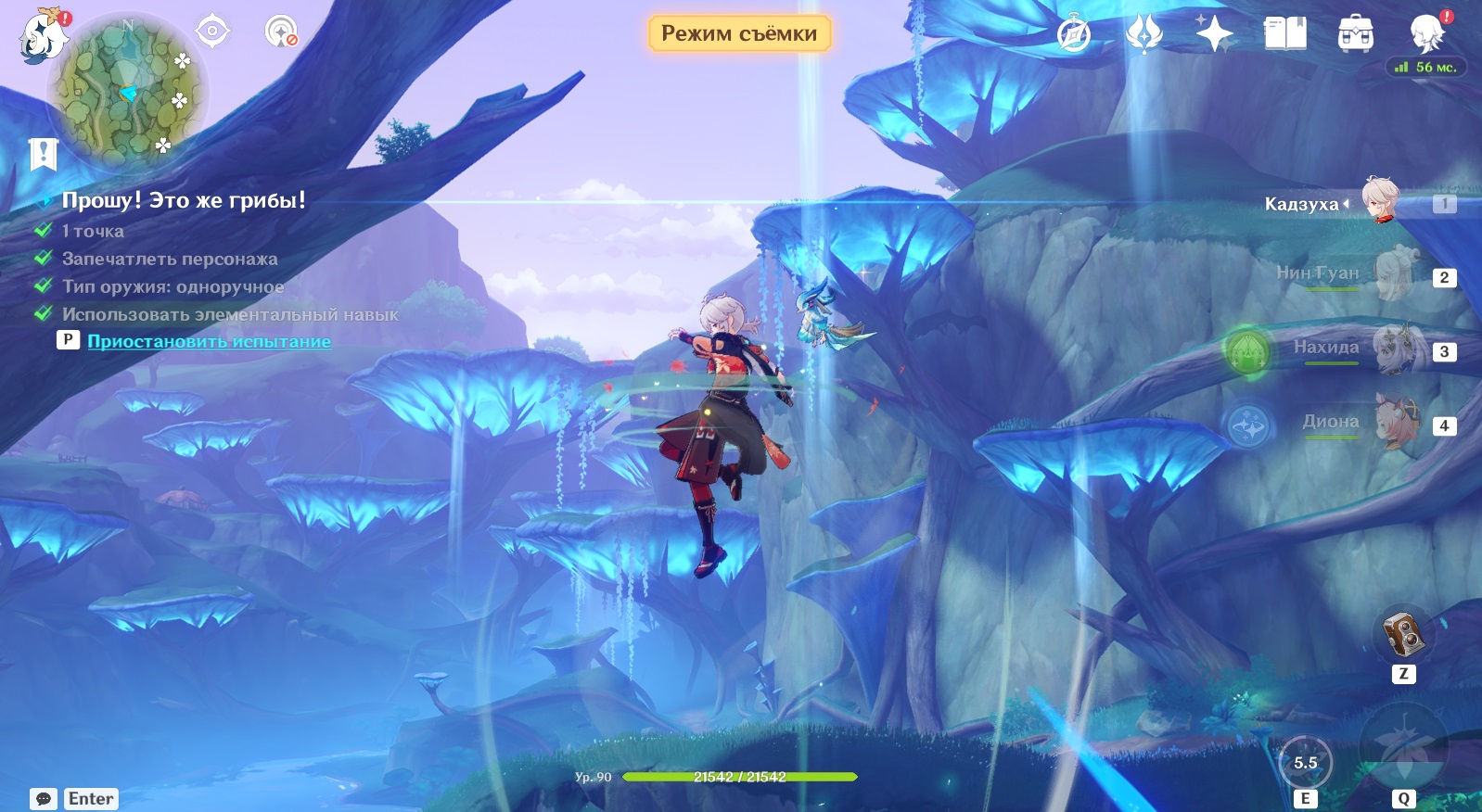Activate the elemental skill on cooldown

click(1305, 763)
